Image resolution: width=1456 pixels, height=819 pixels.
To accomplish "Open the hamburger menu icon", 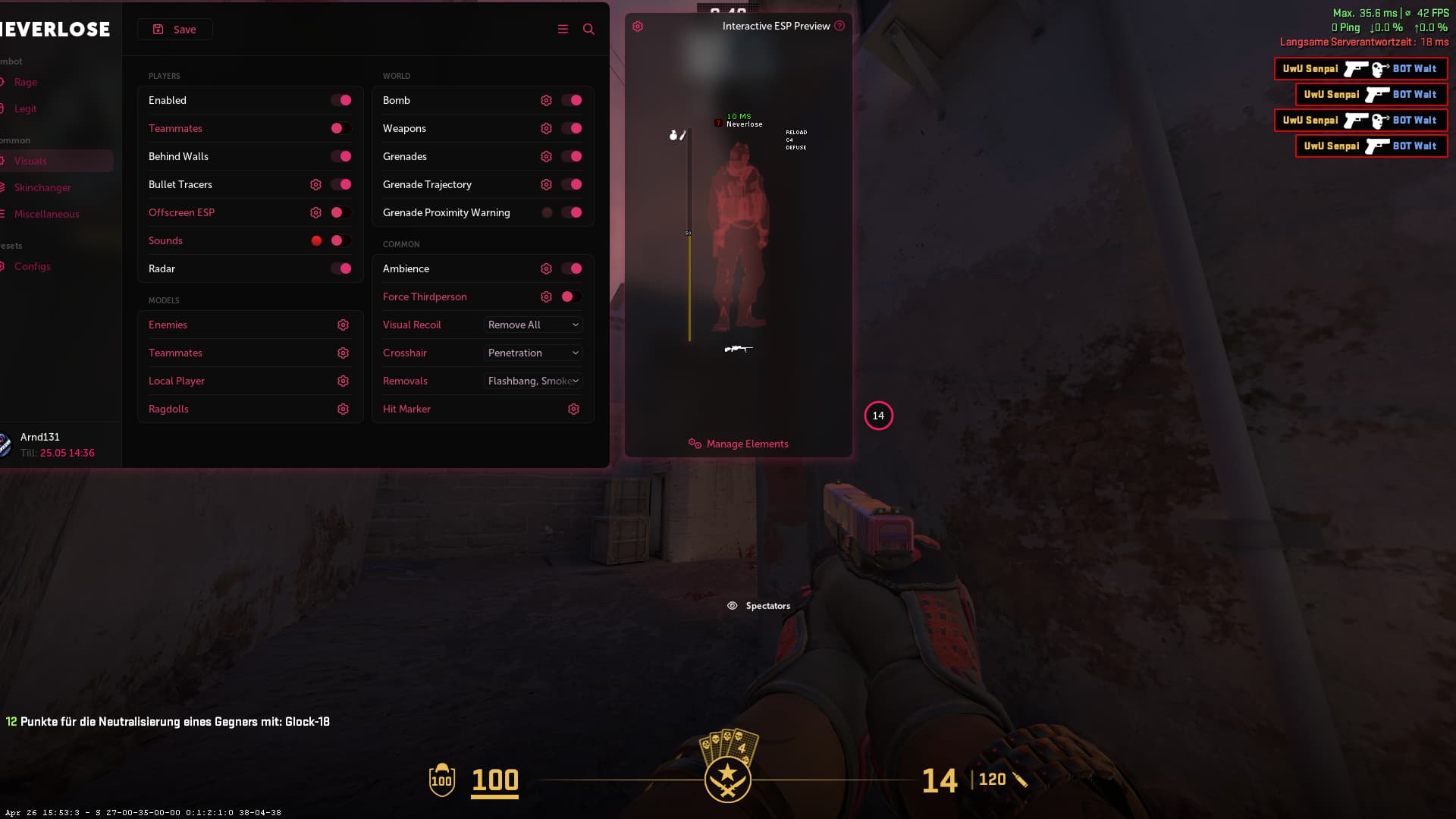I will 563,30.
